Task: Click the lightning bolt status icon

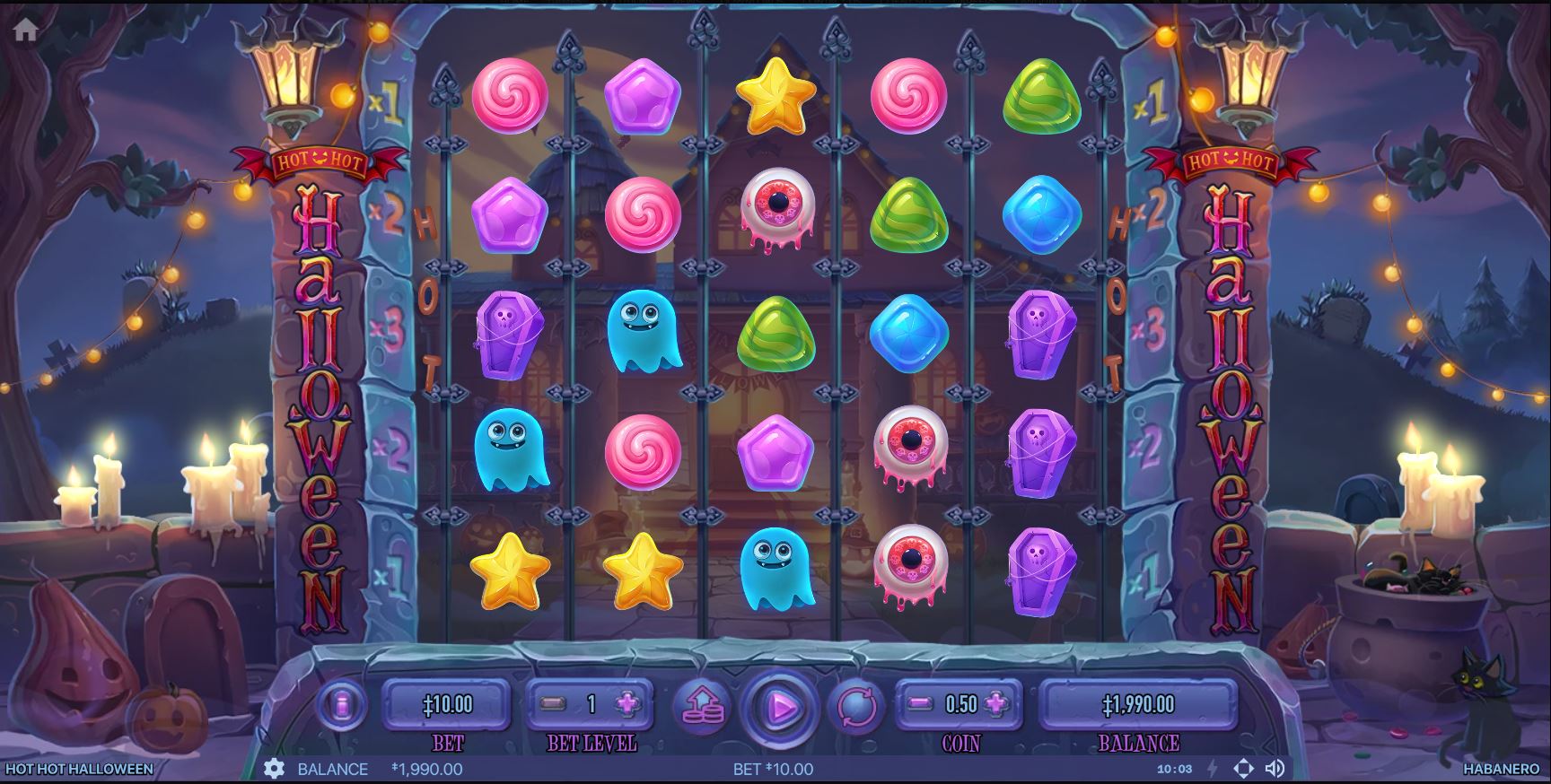Action: (x=1212, y=769)
